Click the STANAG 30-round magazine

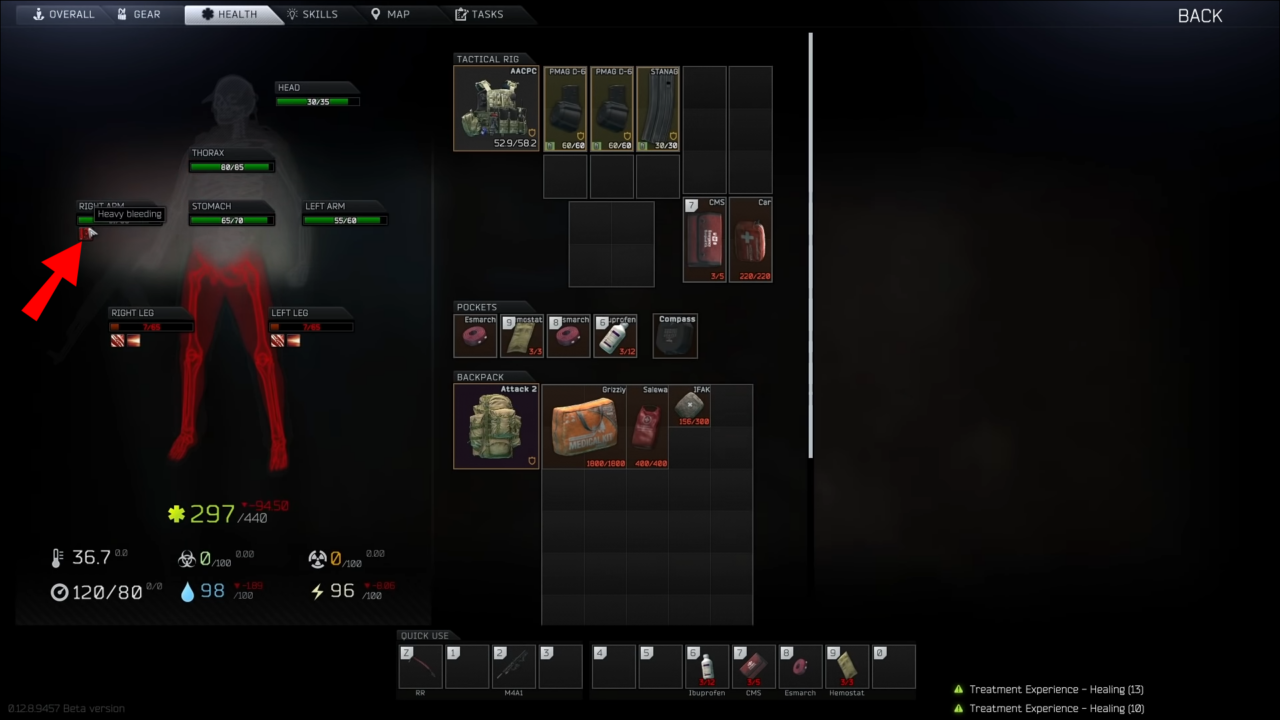click(x=658, y=108)
